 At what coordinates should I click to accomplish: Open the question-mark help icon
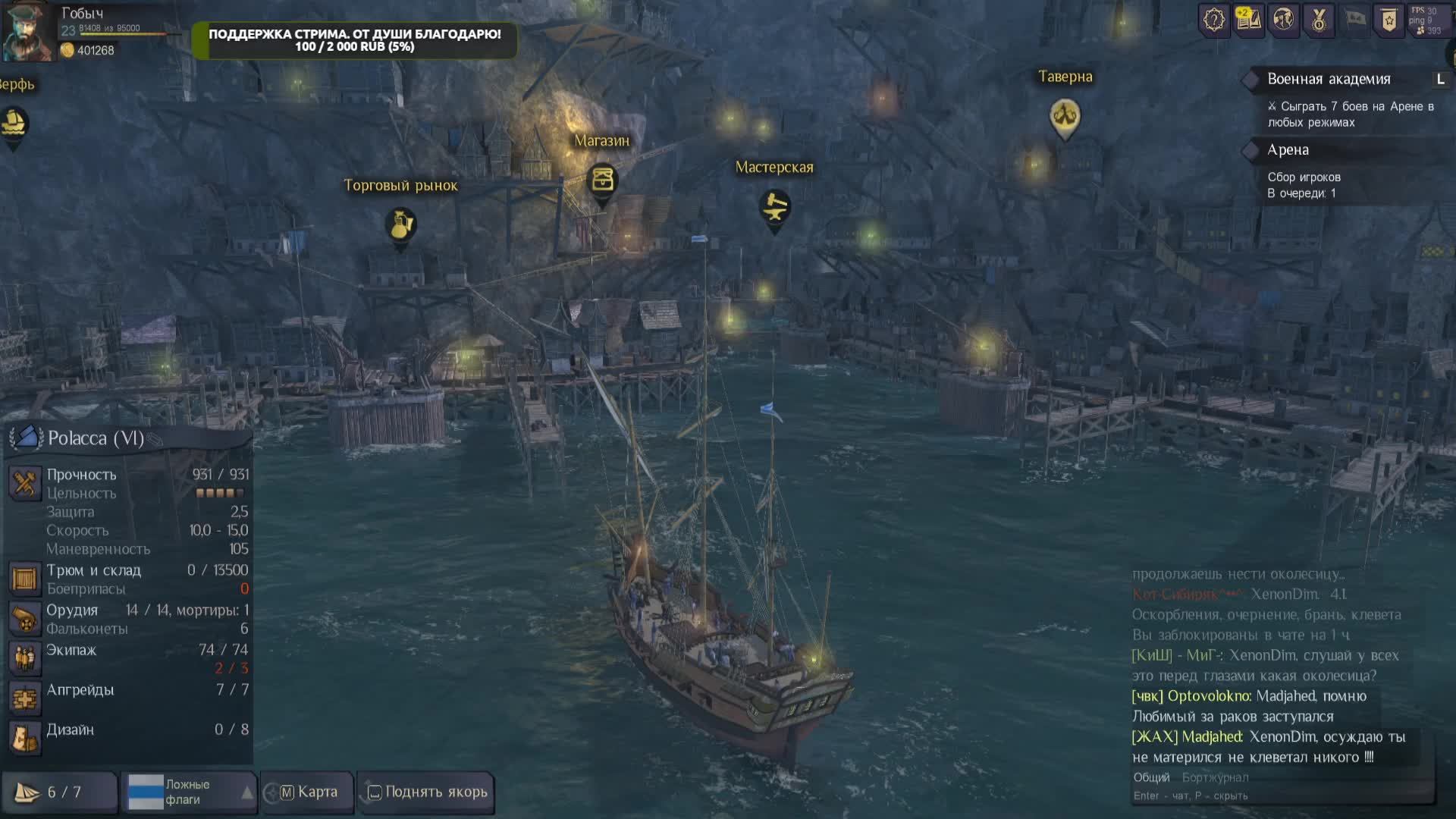[1213, 20]
